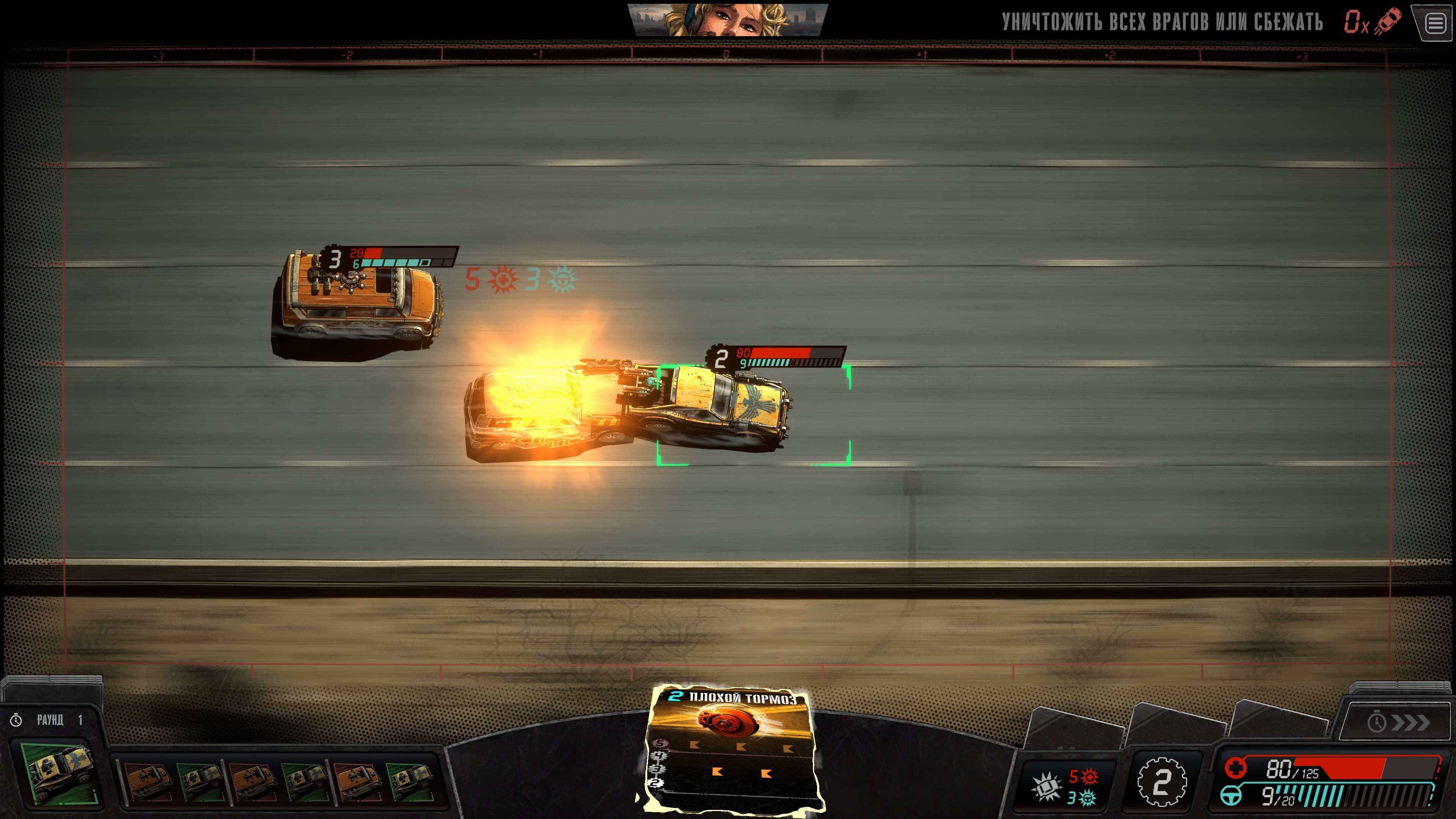The width and height of the screenshot is (1456, 819).
Task: Select the active yellow car turn portrait
Action: click(x=58, y=773)
